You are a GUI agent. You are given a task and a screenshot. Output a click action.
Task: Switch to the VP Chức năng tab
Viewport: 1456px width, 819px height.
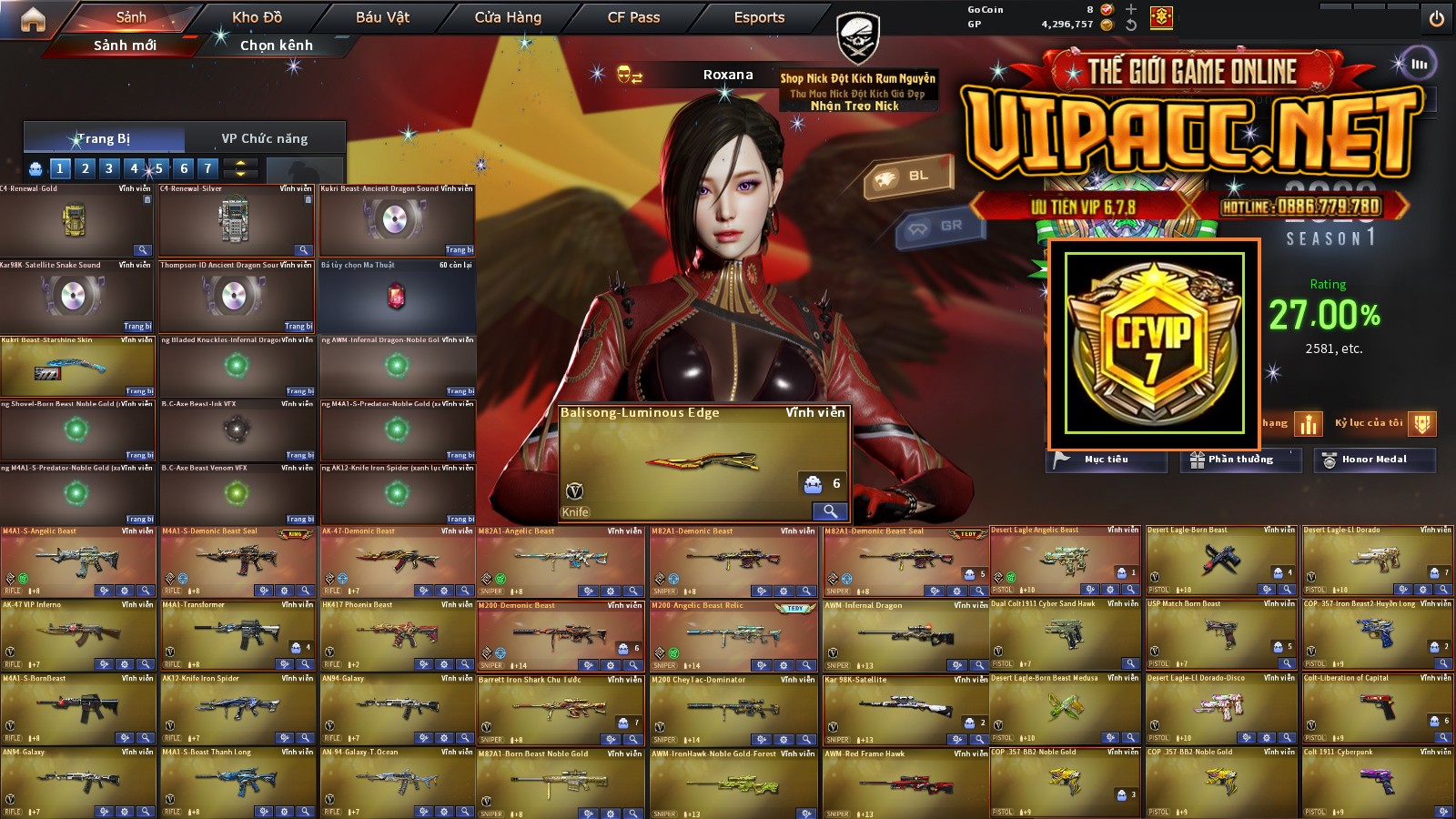click(x=265, y=138)
